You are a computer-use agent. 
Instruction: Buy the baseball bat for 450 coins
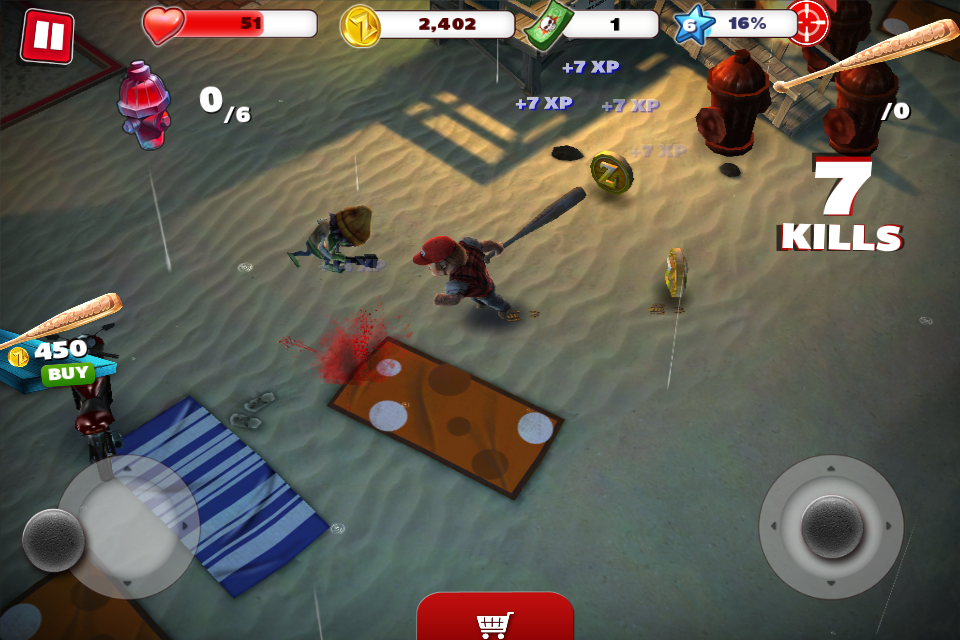tap(67, 374)
